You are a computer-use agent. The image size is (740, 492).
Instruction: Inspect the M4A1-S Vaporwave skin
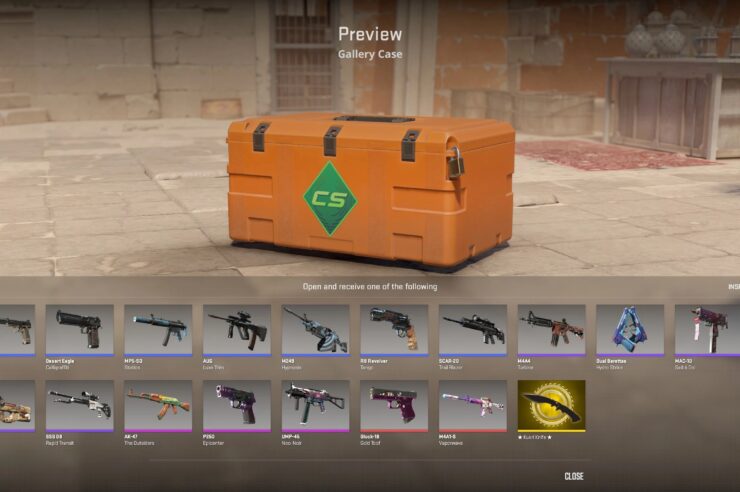[472, 405]
